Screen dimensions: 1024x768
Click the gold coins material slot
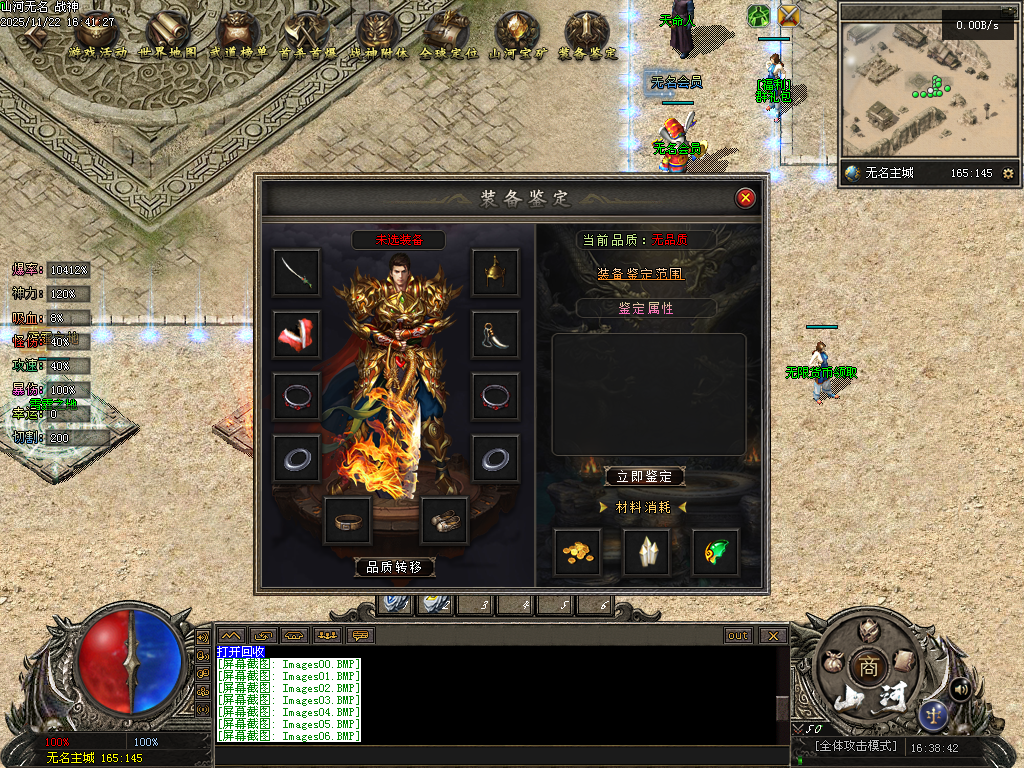577,552
